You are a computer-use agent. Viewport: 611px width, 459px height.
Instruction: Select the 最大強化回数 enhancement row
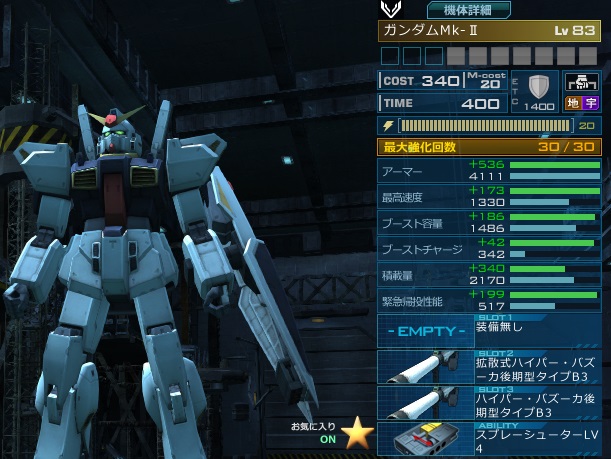coord(490,147)
